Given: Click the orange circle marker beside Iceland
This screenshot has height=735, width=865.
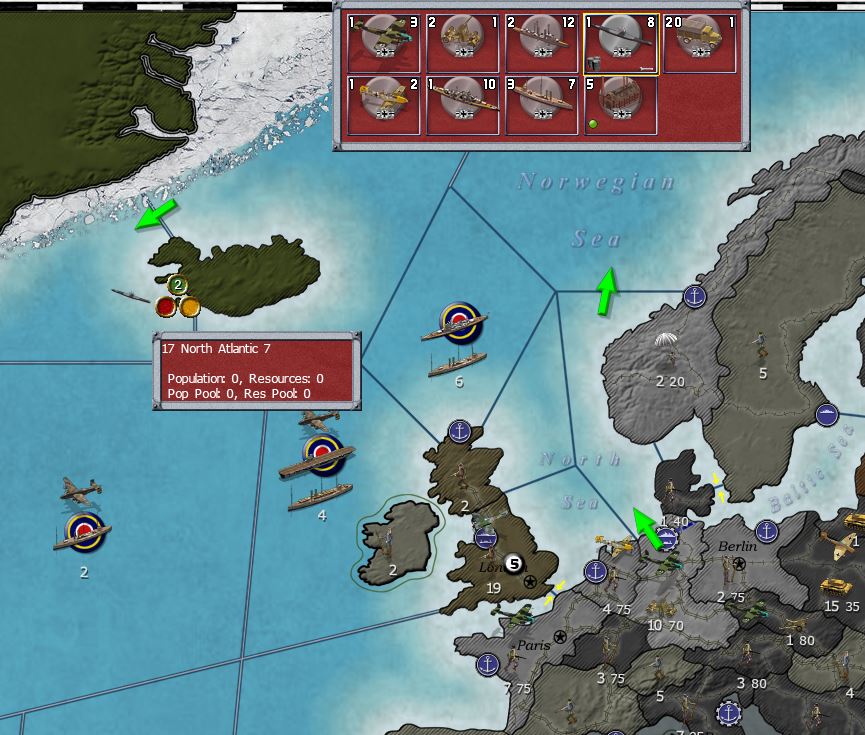Looking at the screenshot, I should pos(189,306).
